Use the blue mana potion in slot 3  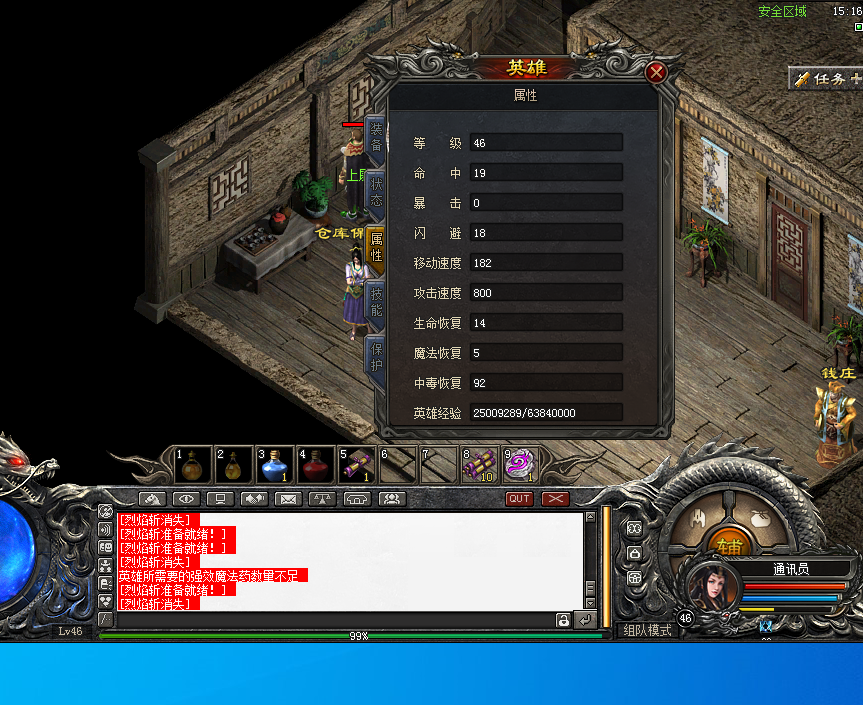(276, 465)
